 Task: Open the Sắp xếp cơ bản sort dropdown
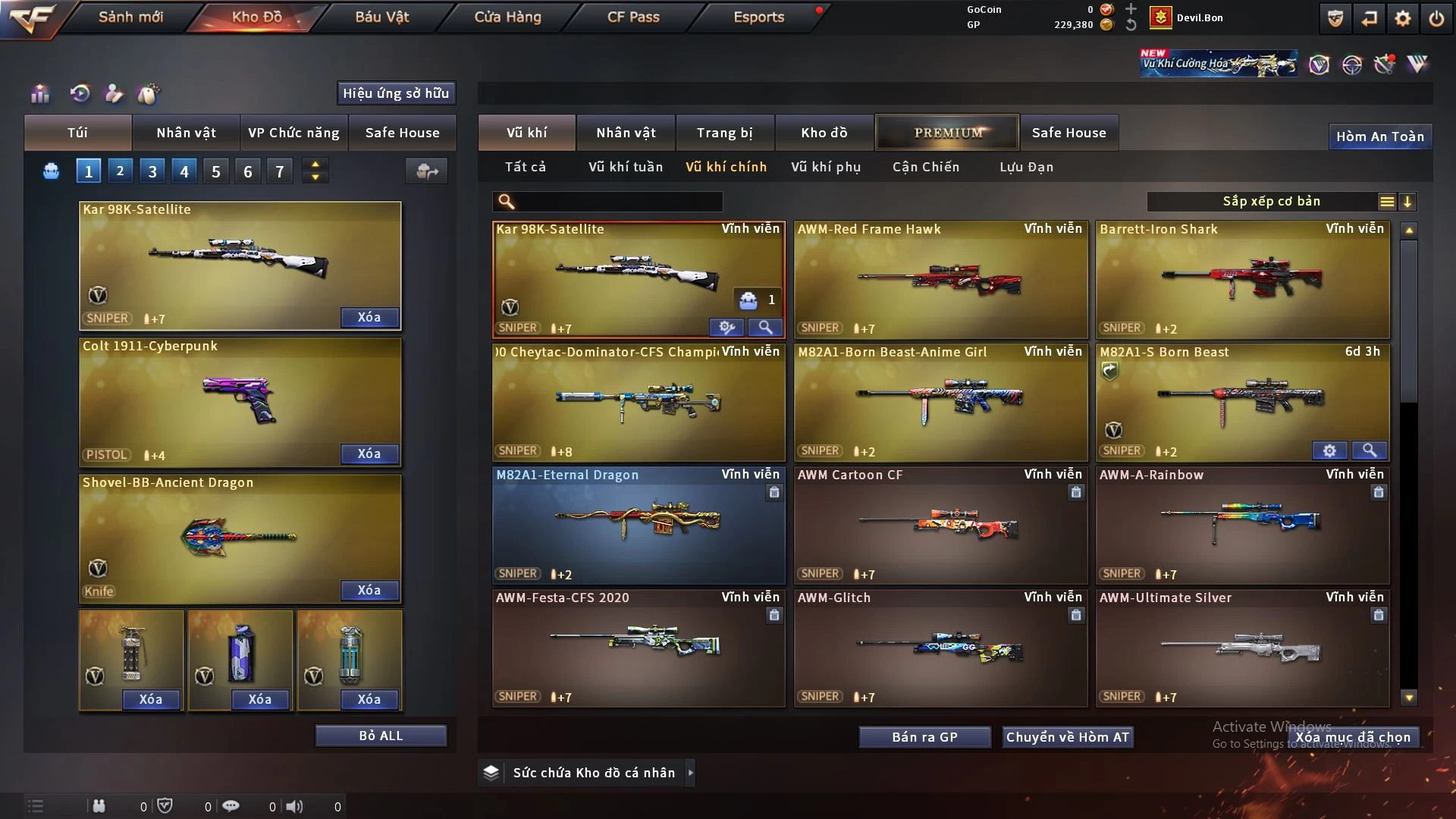[1271, 202]
